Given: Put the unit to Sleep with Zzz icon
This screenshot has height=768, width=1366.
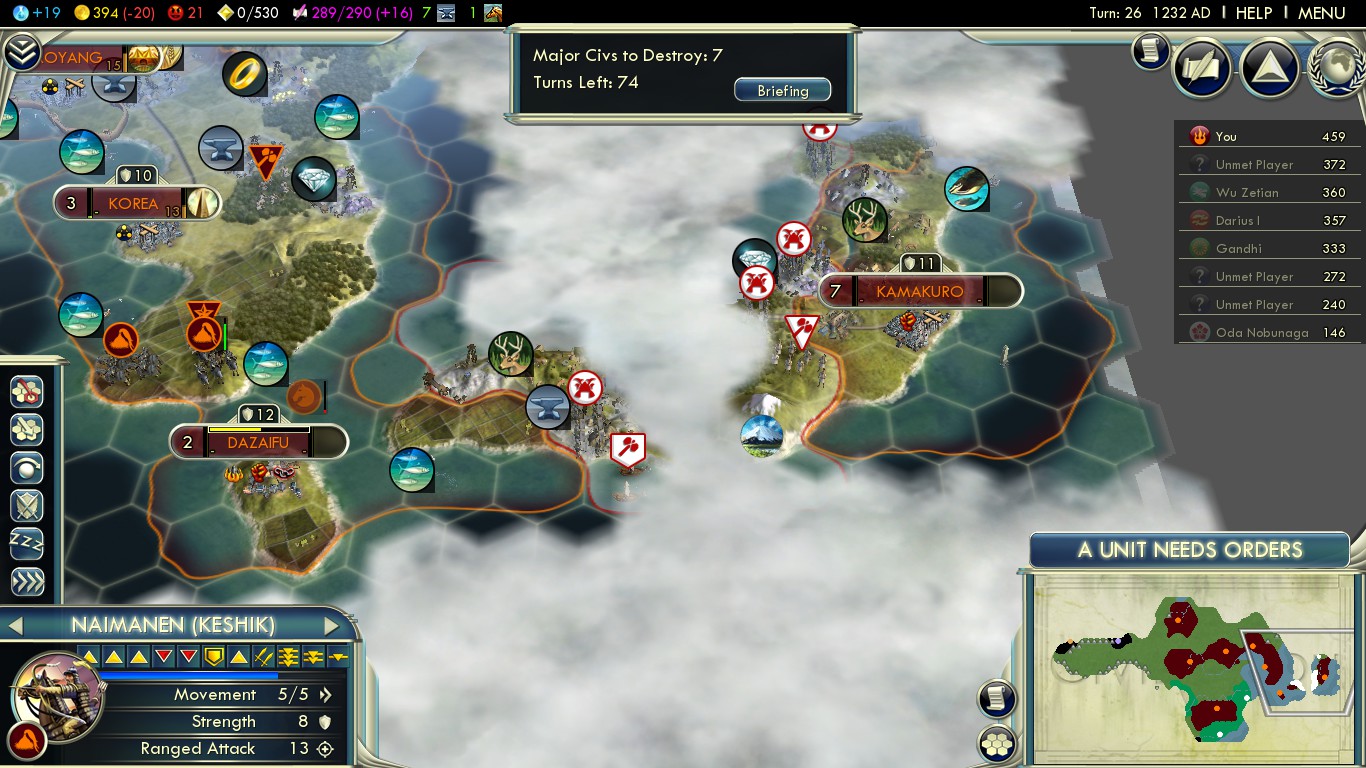Looking at the screenshot, I should pos(25,544).
